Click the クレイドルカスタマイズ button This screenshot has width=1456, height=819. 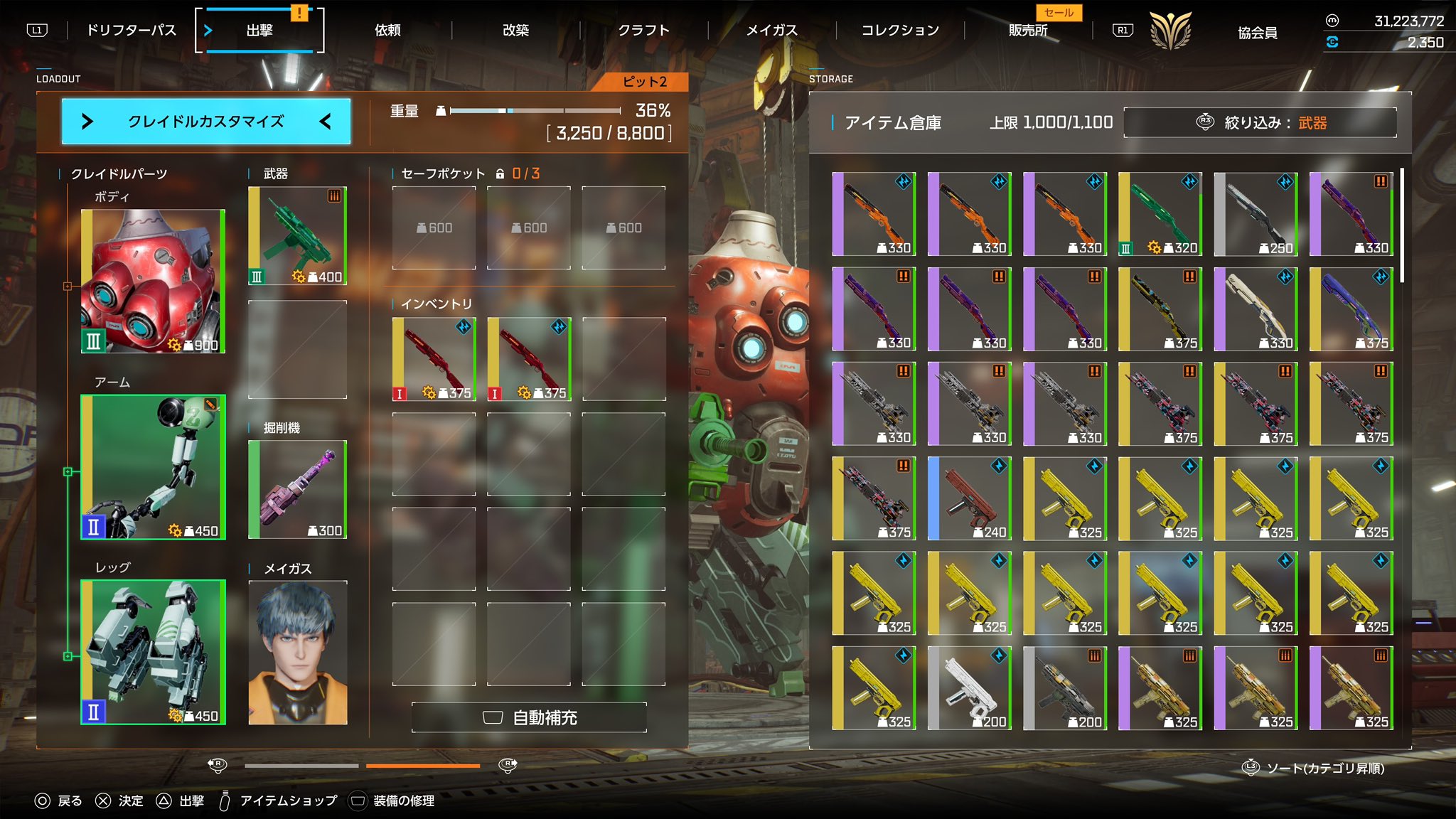206,122
